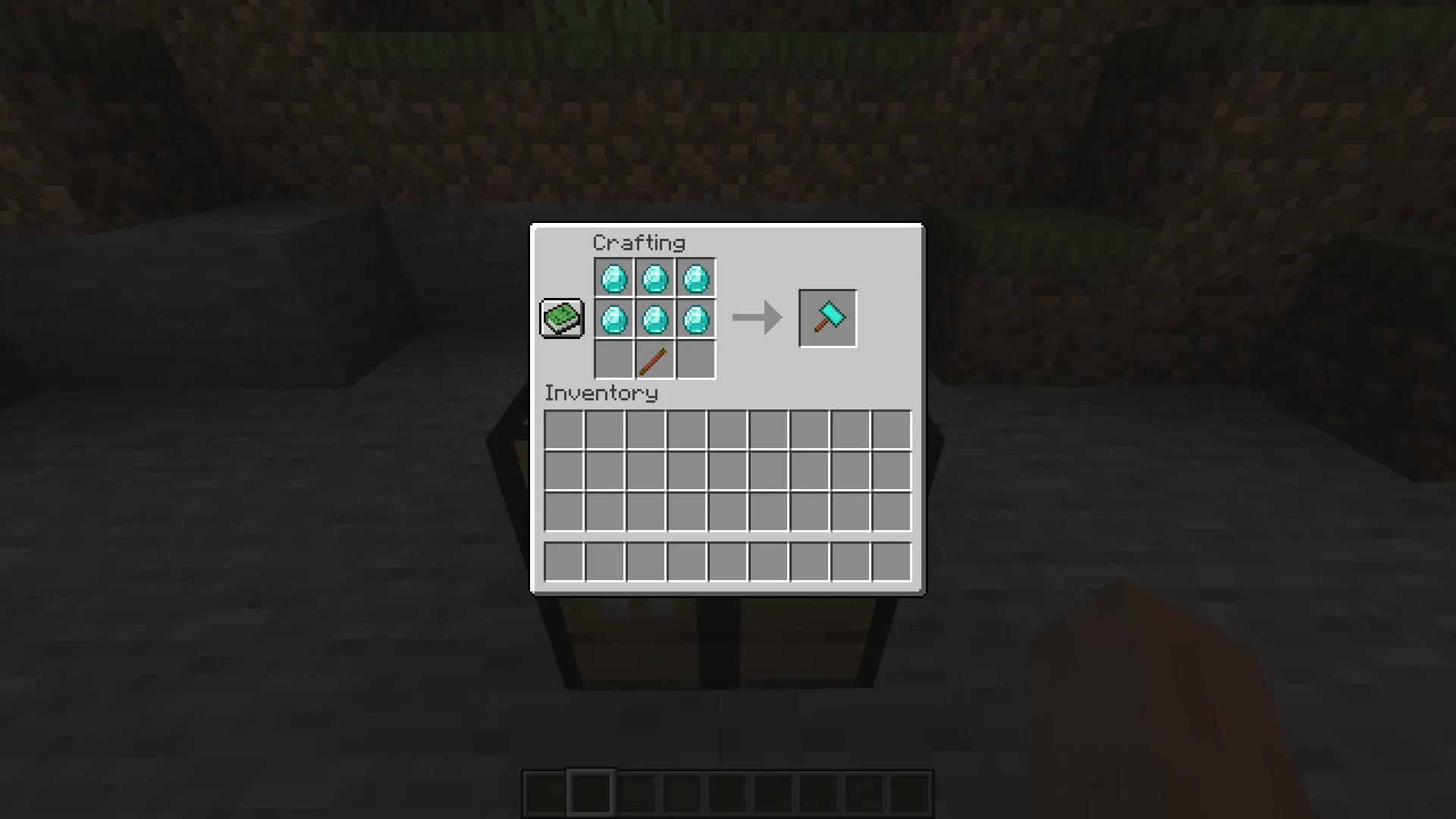Select the diamond in middle-left crafting slot
Viewport: 1456px width, 819px height.
coord(614,318)
